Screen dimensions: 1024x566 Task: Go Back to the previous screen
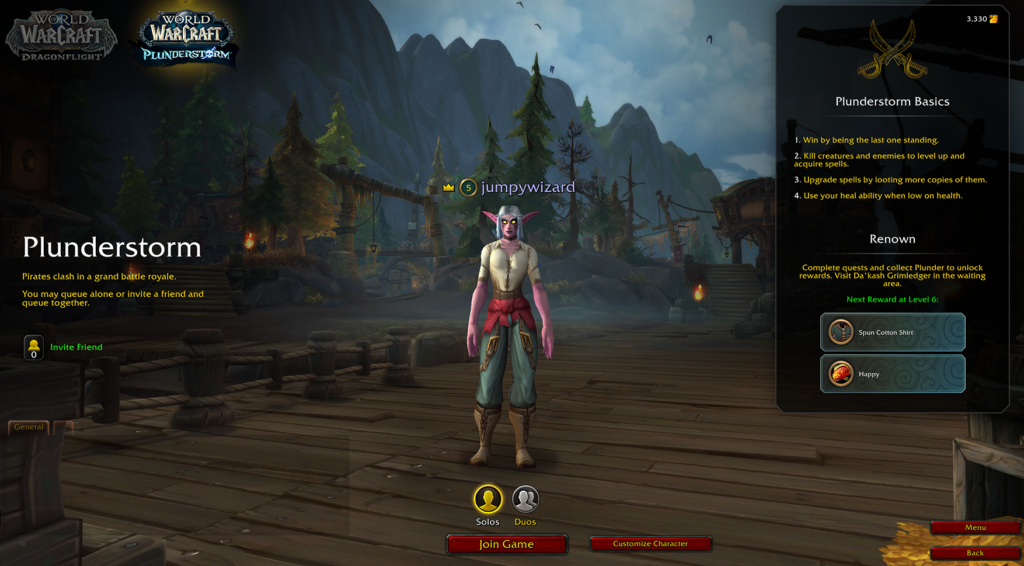pyautogui.click(x=975, y=553)
